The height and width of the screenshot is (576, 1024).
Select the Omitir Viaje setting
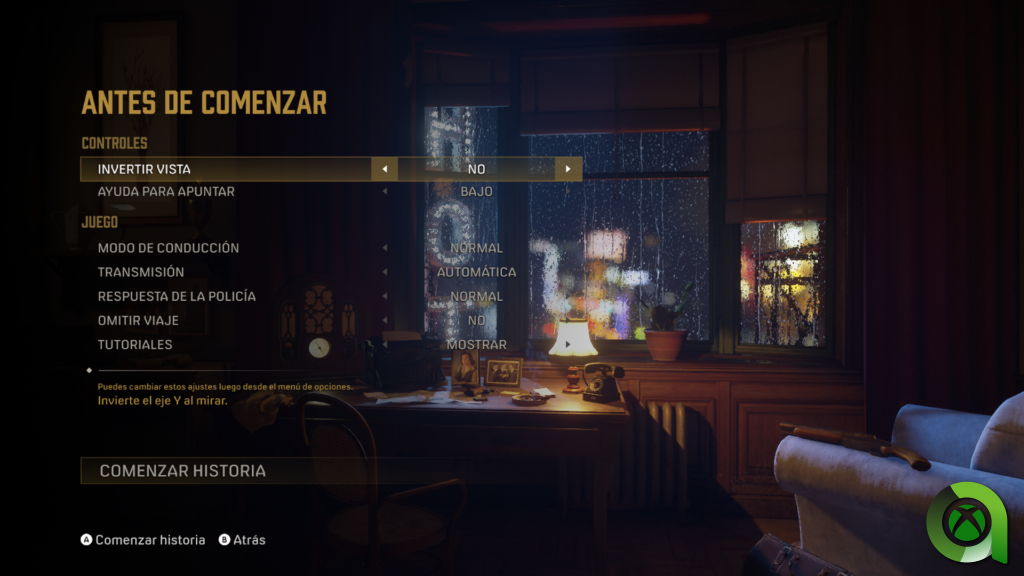(x=138, y=320)
